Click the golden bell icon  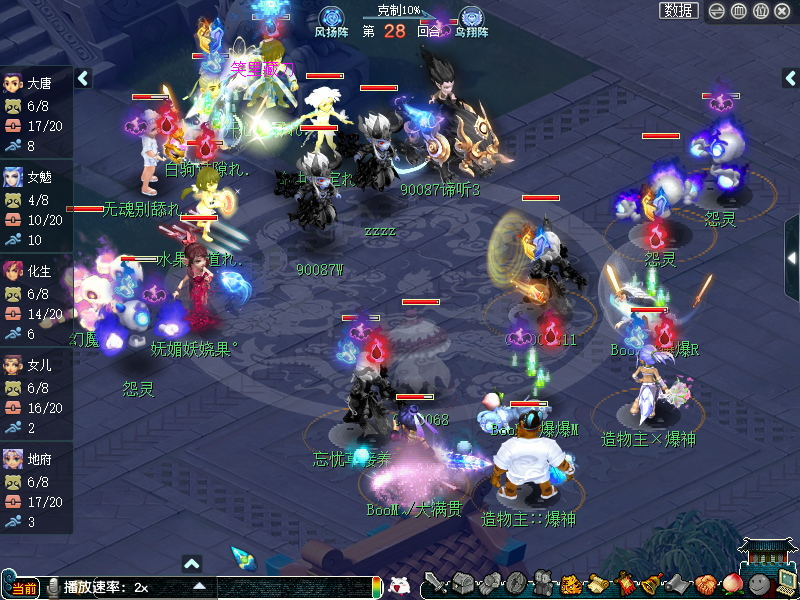point(650,584)
